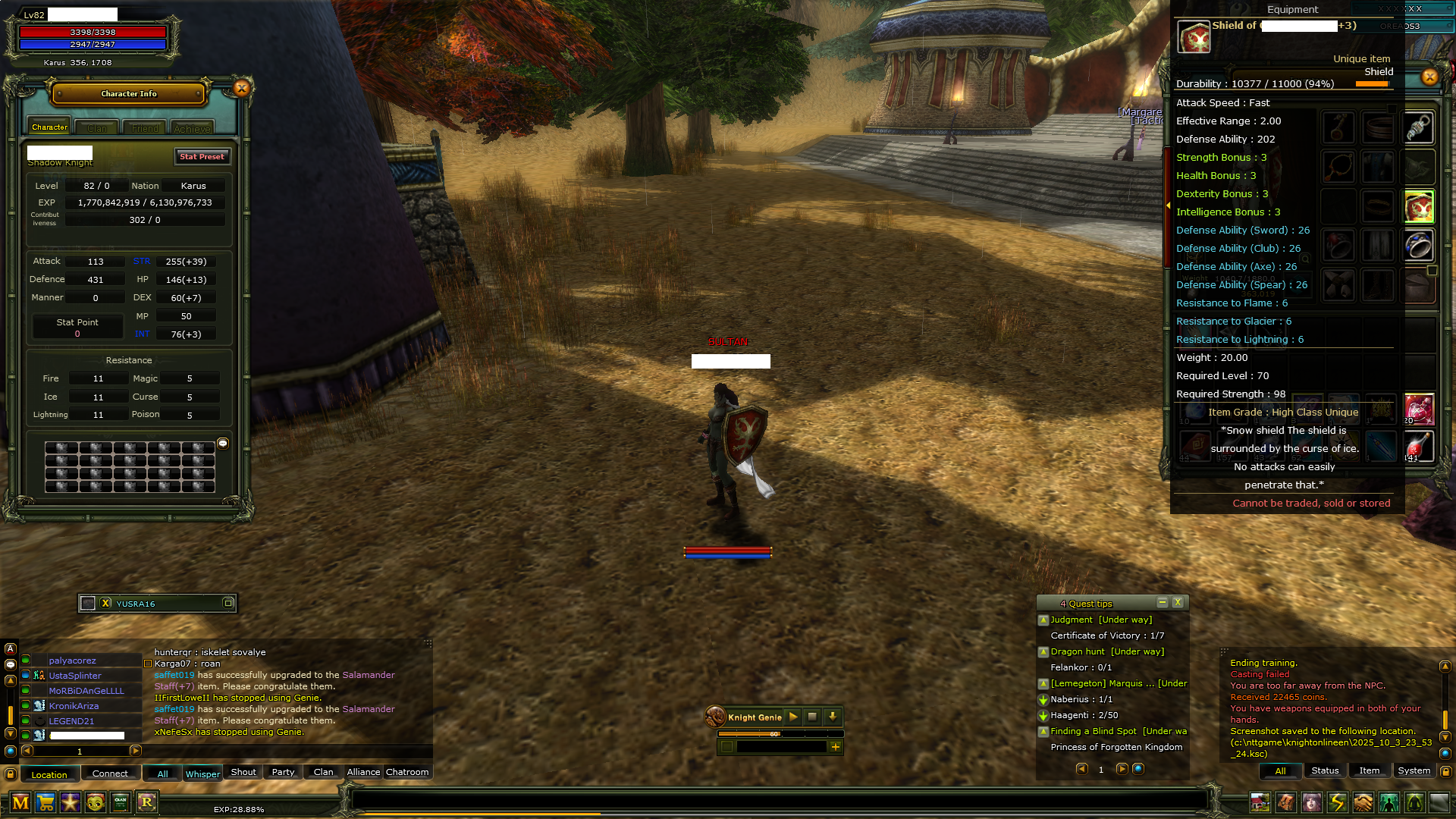Open the Alliance chat tab
Image resolution: width=1456 pixels, height=819 pixels.
tap(363, 772)
